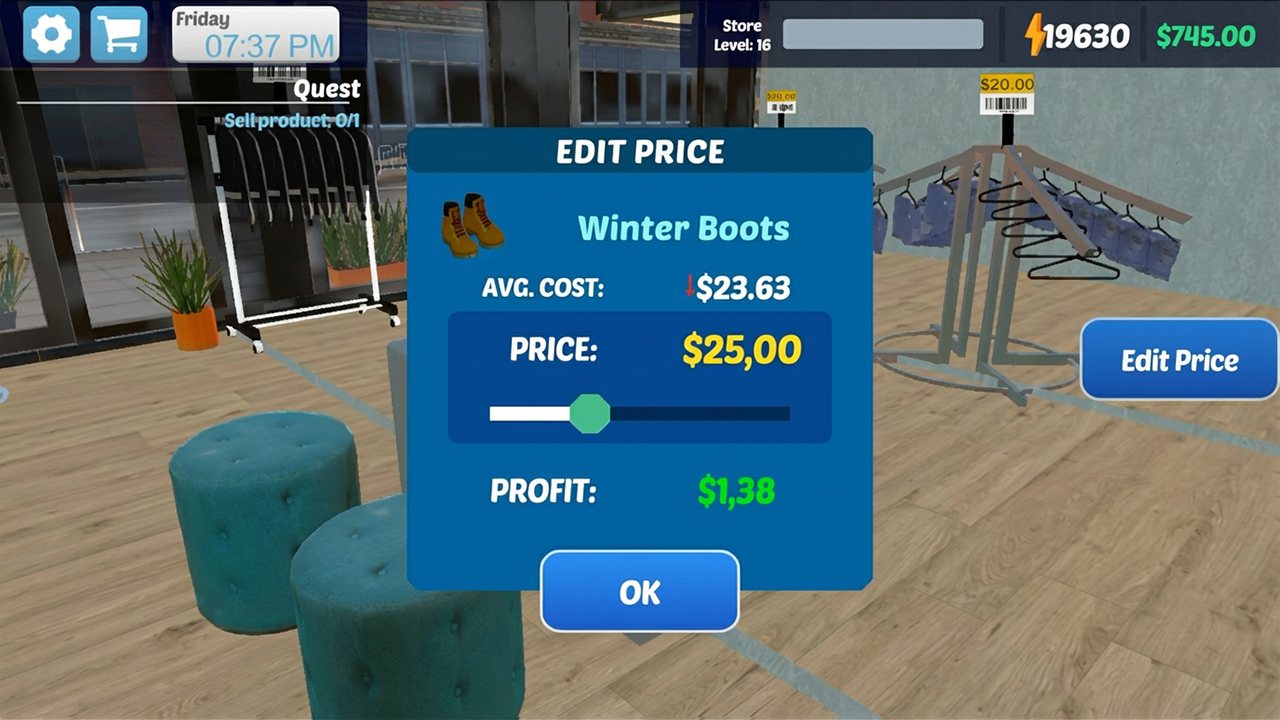The width and height of the screenshot is (1280, 720).
Task: Click the $25,00 price value
Action: 740,350
